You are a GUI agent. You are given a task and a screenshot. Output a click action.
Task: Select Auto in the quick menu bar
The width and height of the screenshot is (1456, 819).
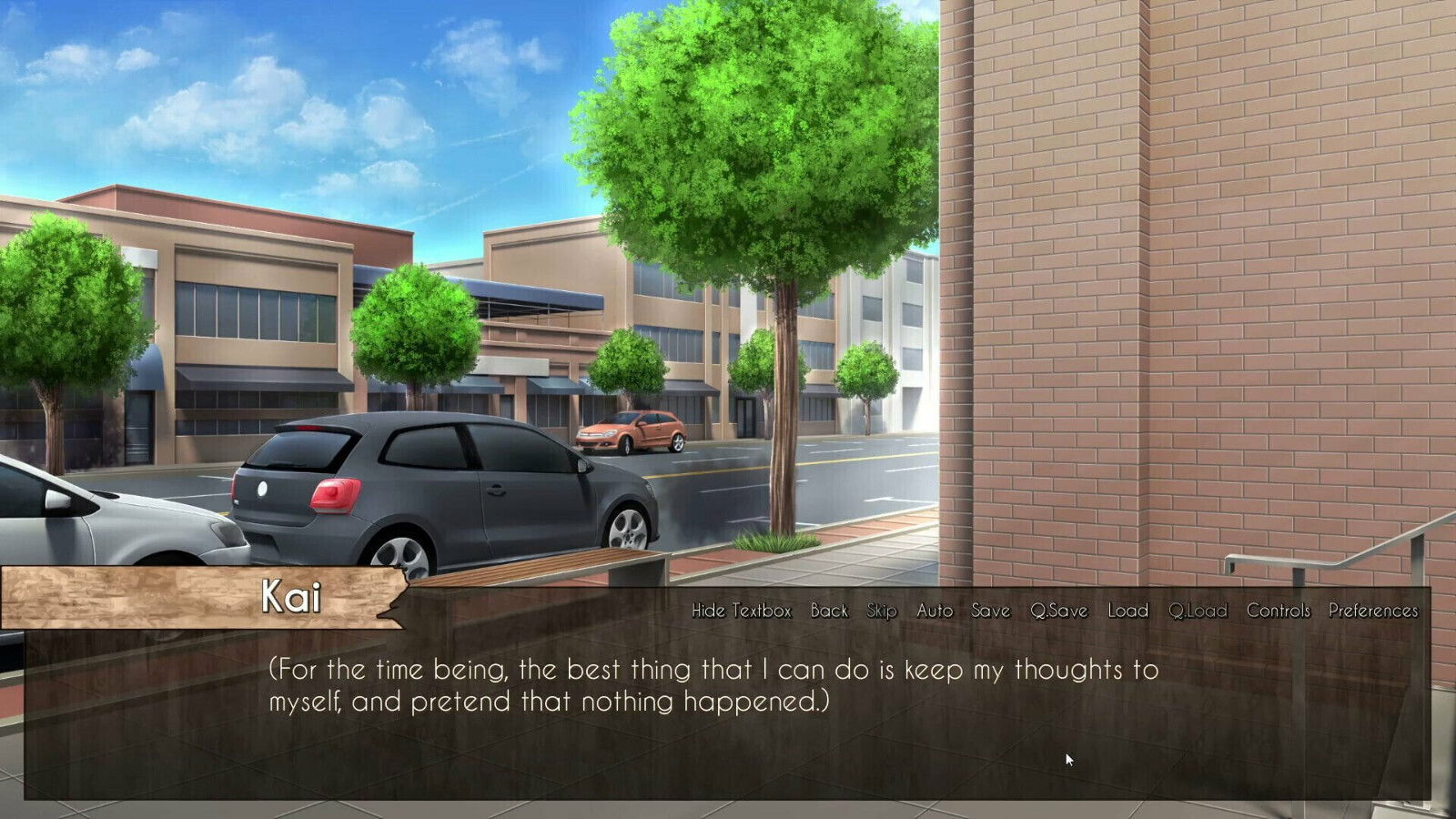pos(936,612)
